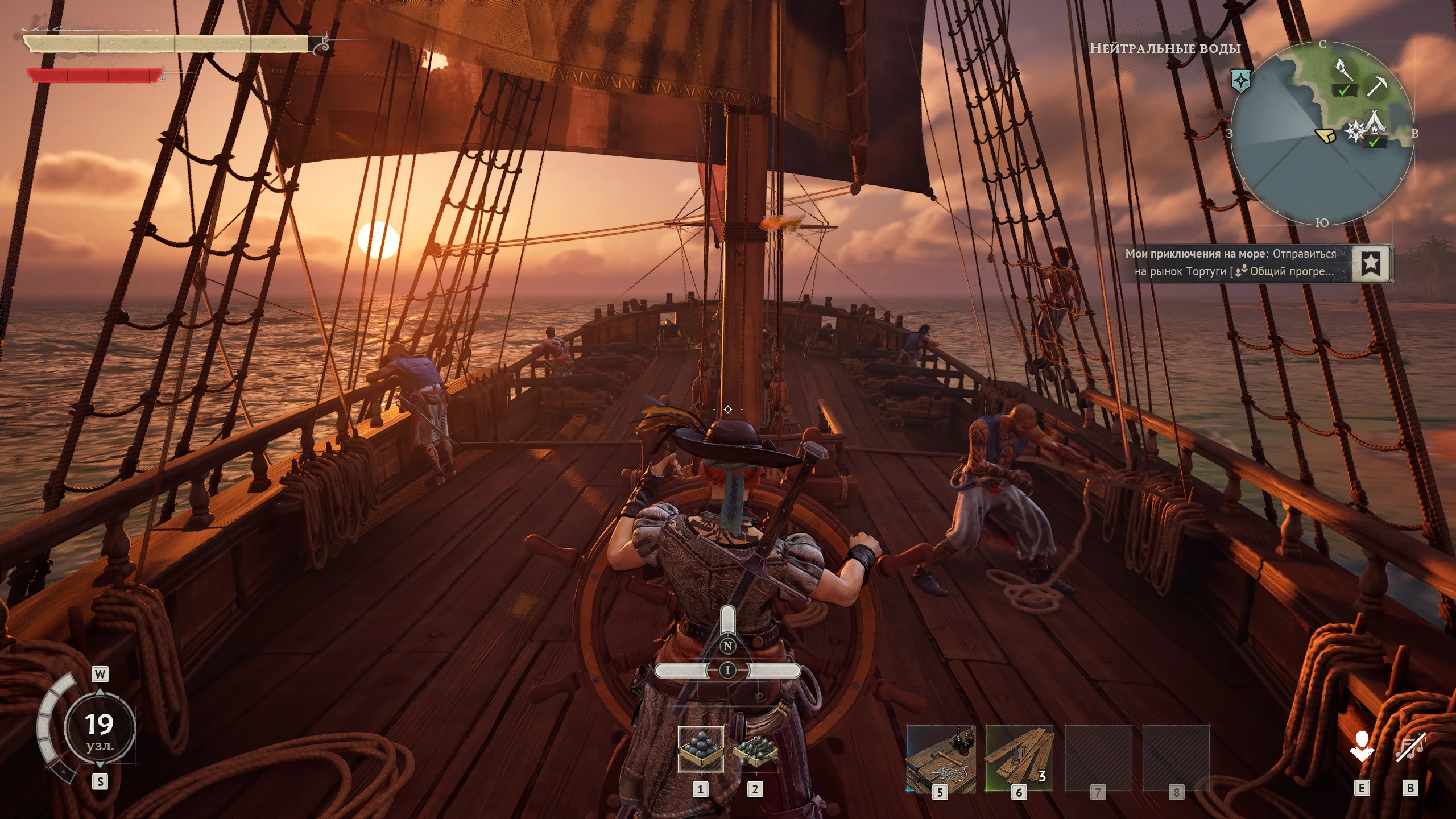Select the round cannonball ammo slot

pyautogui.click(x=701, y=750)
